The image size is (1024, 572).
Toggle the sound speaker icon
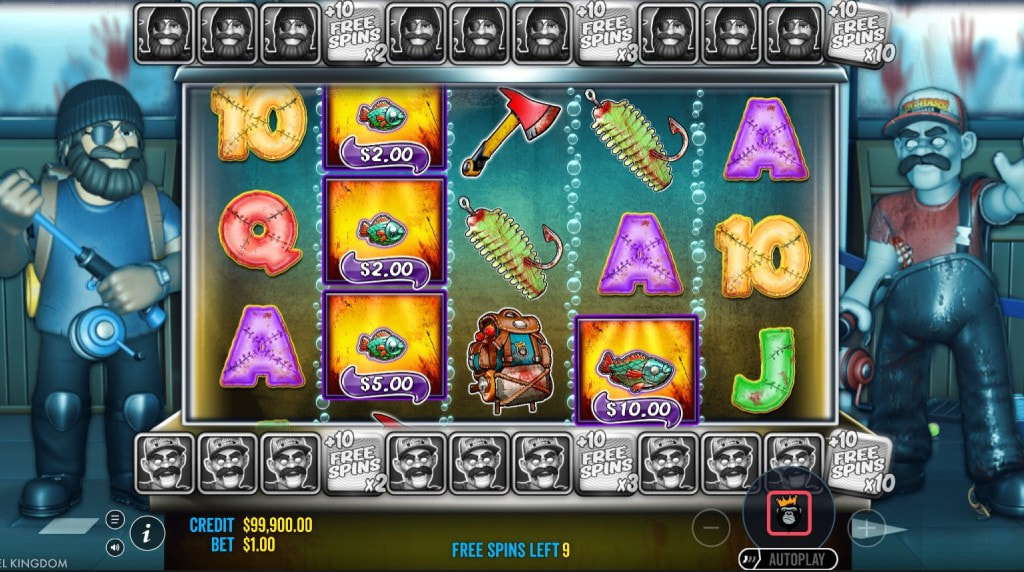coord(115,547)
